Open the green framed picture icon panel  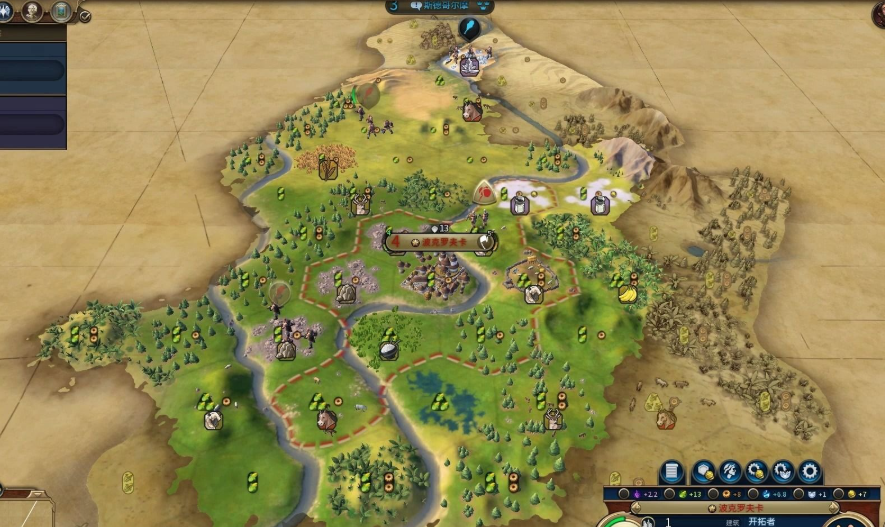[x=61, y=12]
